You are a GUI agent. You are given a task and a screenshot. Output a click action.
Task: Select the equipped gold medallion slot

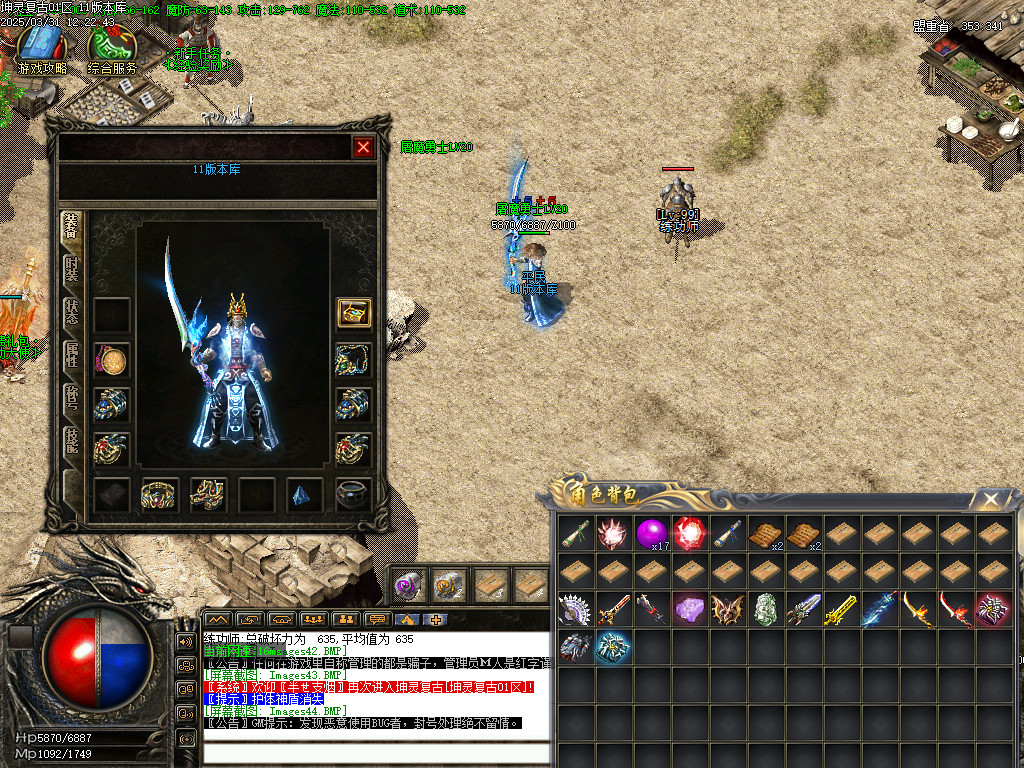pos(111,360)
